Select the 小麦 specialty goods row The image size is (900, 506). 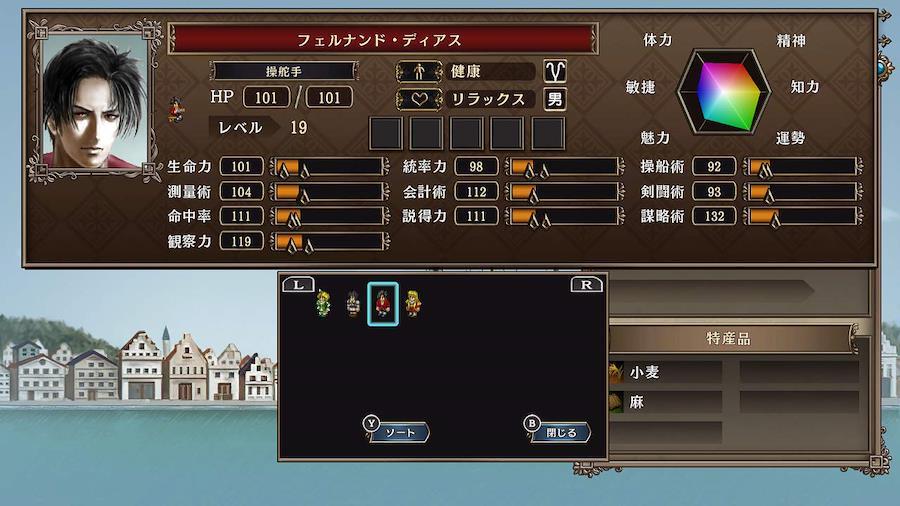[665, 372]
